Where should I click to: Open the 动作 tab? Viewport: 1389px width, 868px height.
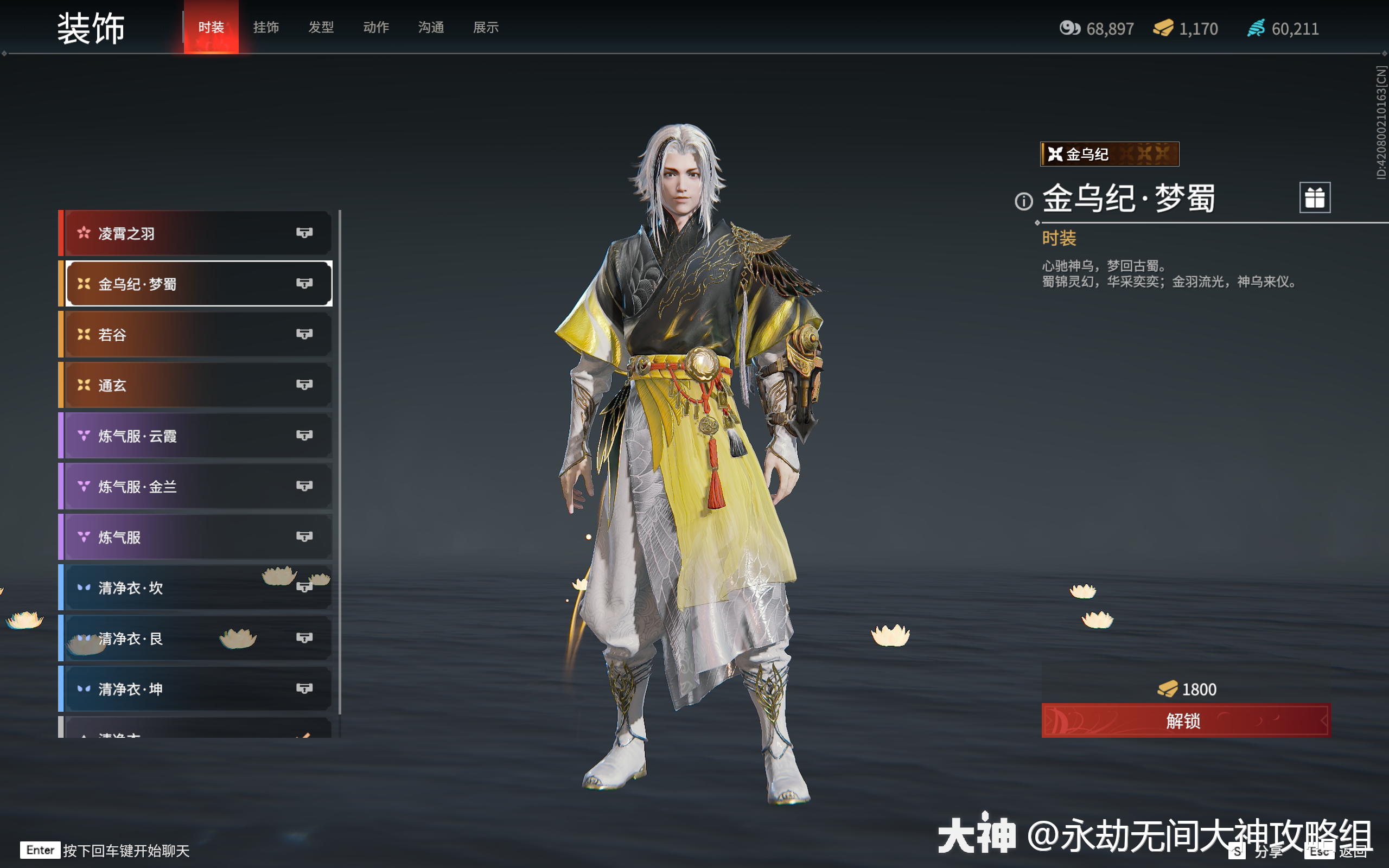coord(376,28)
